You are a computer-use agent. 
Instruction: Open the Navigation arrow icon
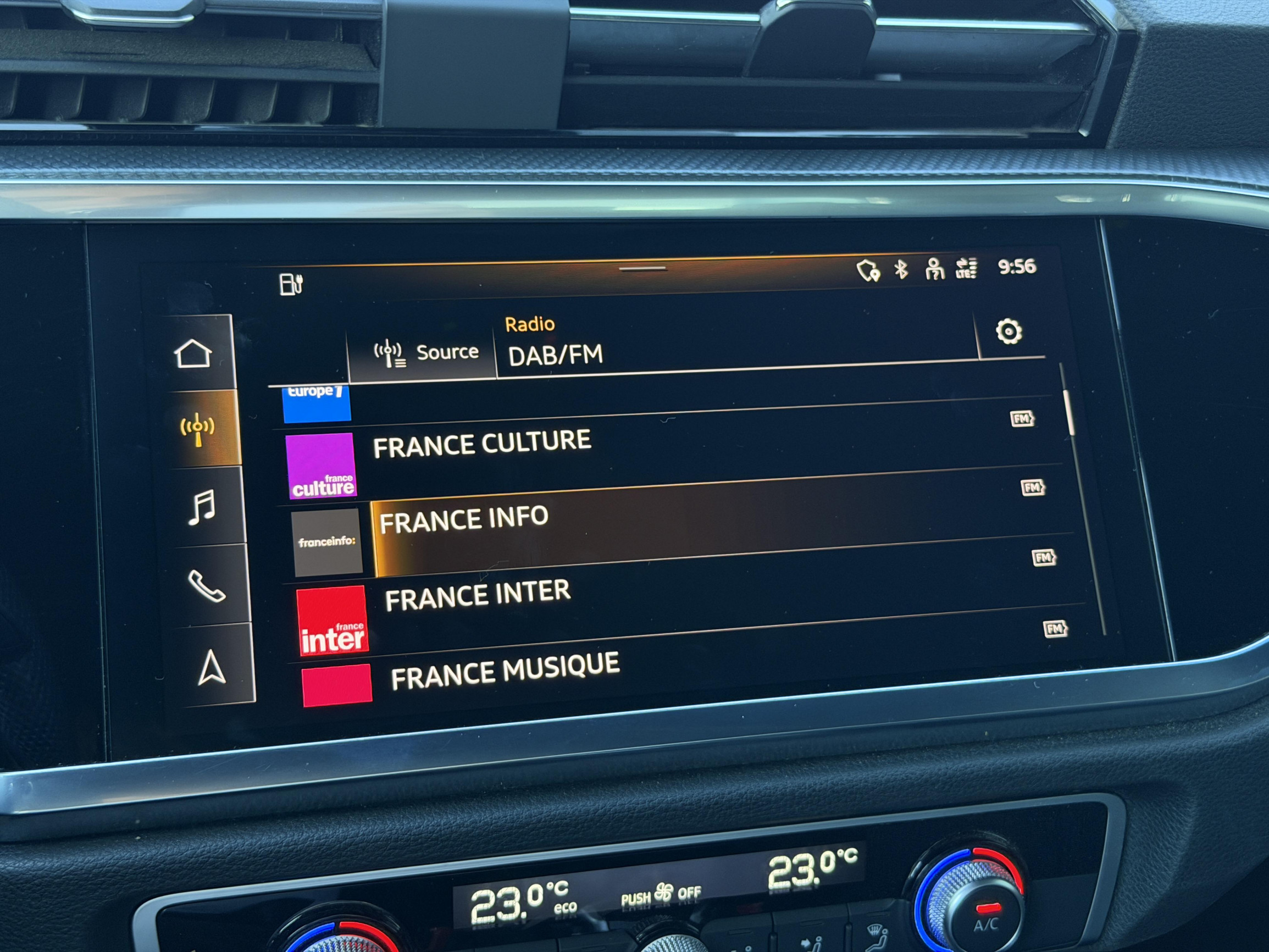211,668
